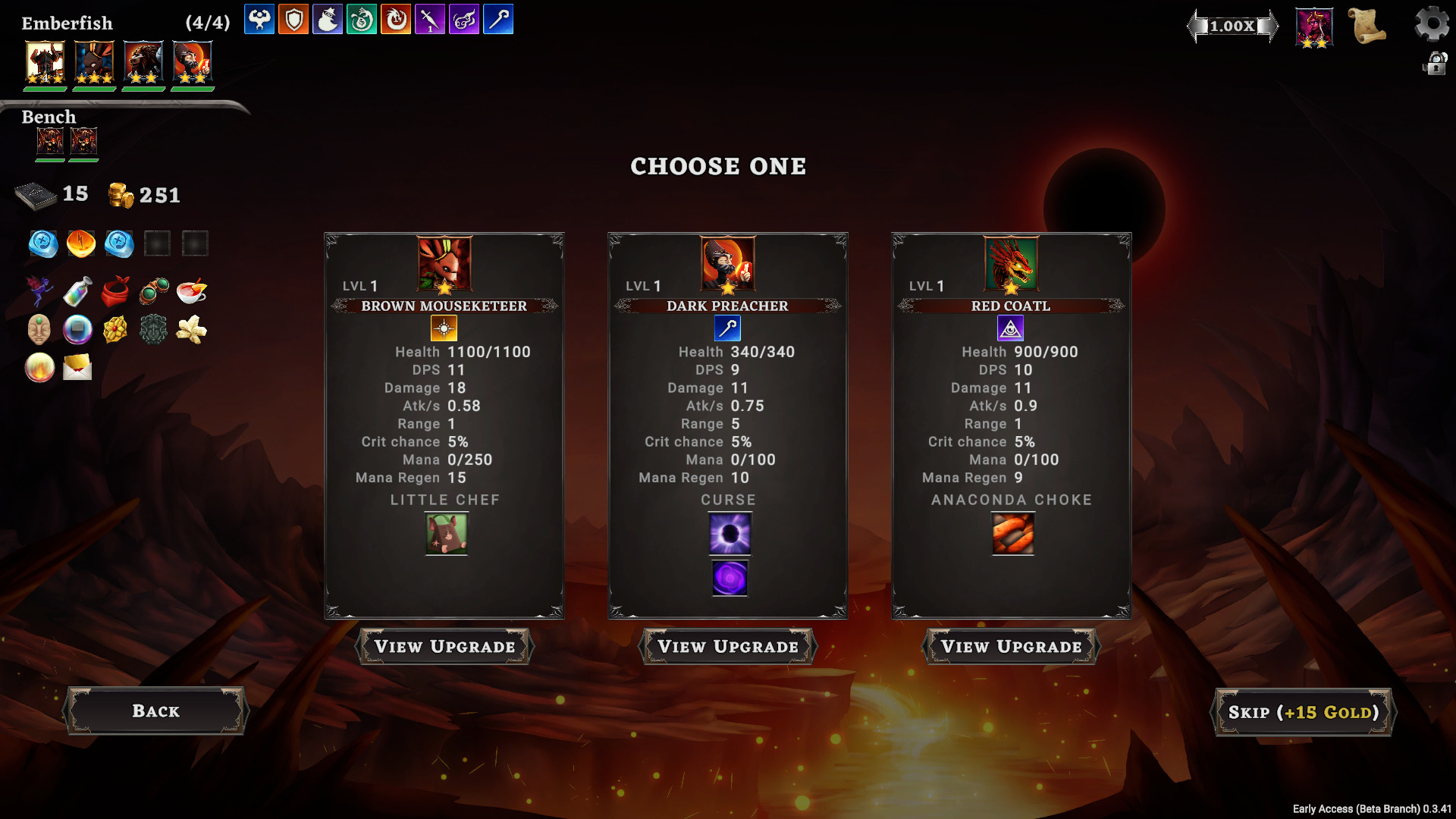Click the dagger assassin trait icon

[430, 20]
